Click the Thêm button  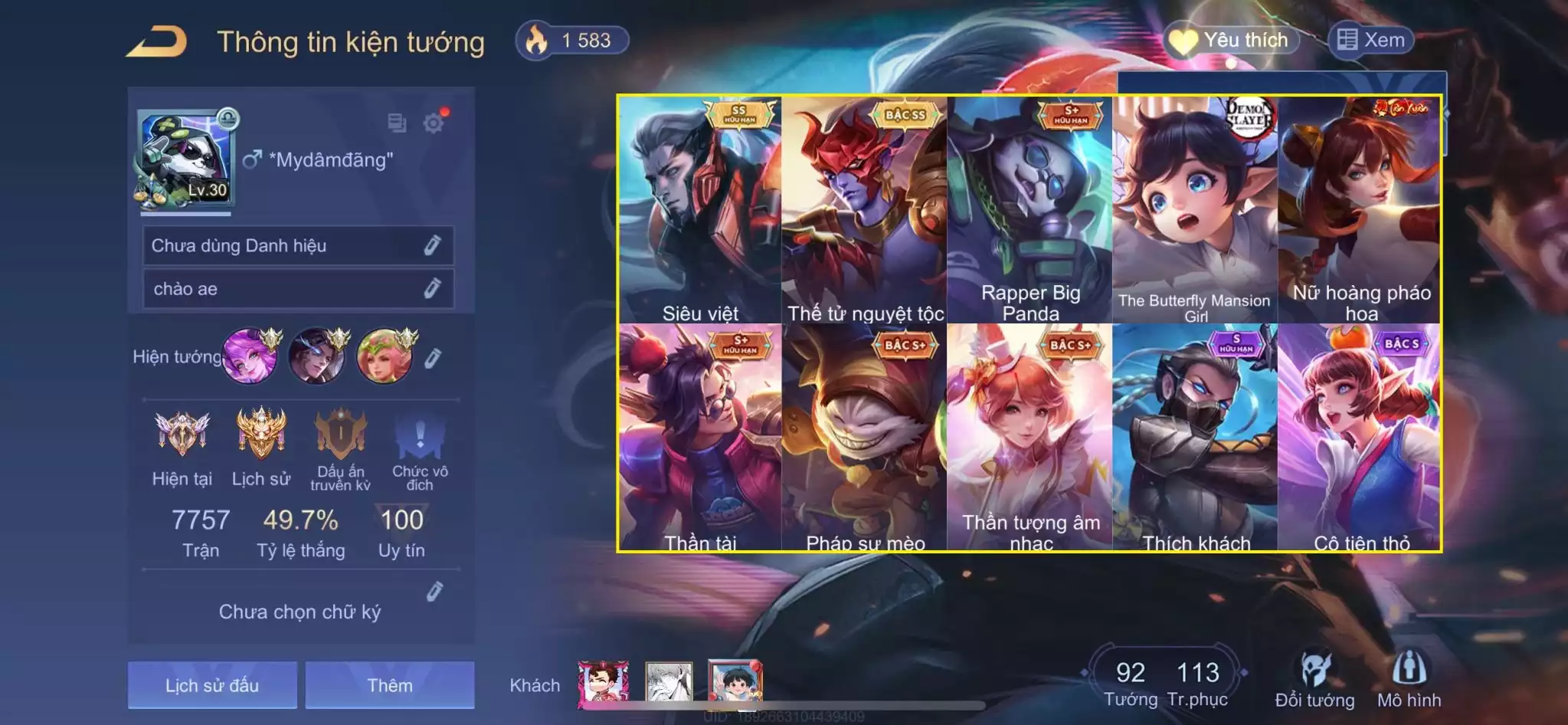click(390, 685)
